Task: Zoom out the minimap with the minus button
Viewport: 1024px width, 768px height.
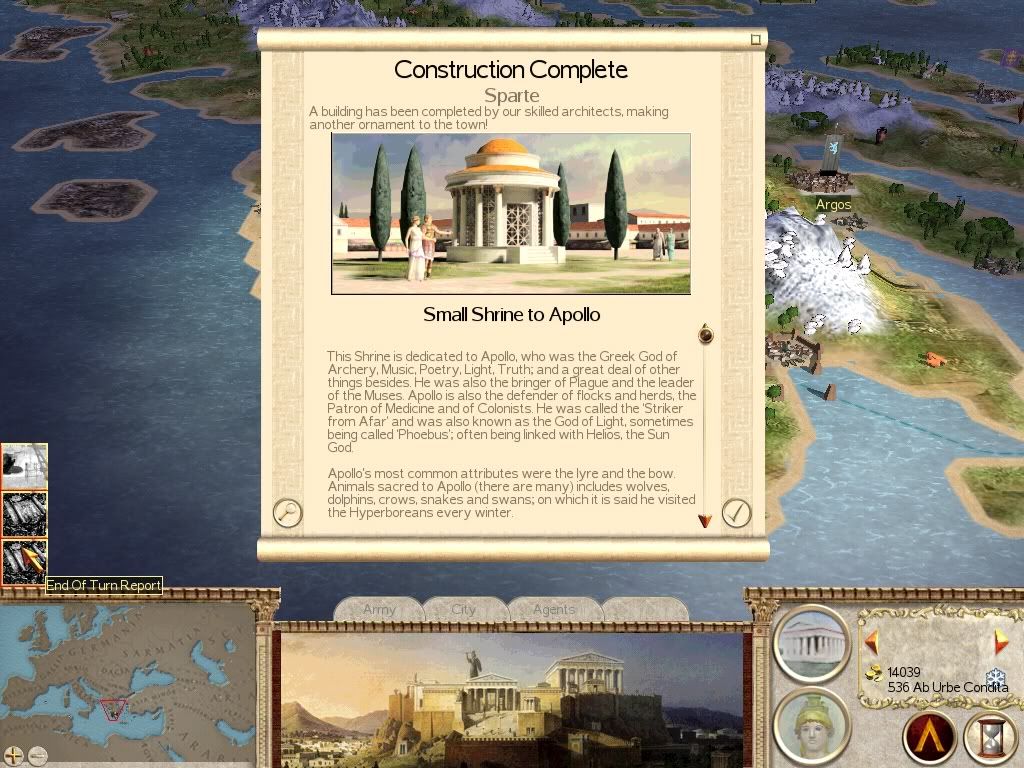Action: point(38,755)
